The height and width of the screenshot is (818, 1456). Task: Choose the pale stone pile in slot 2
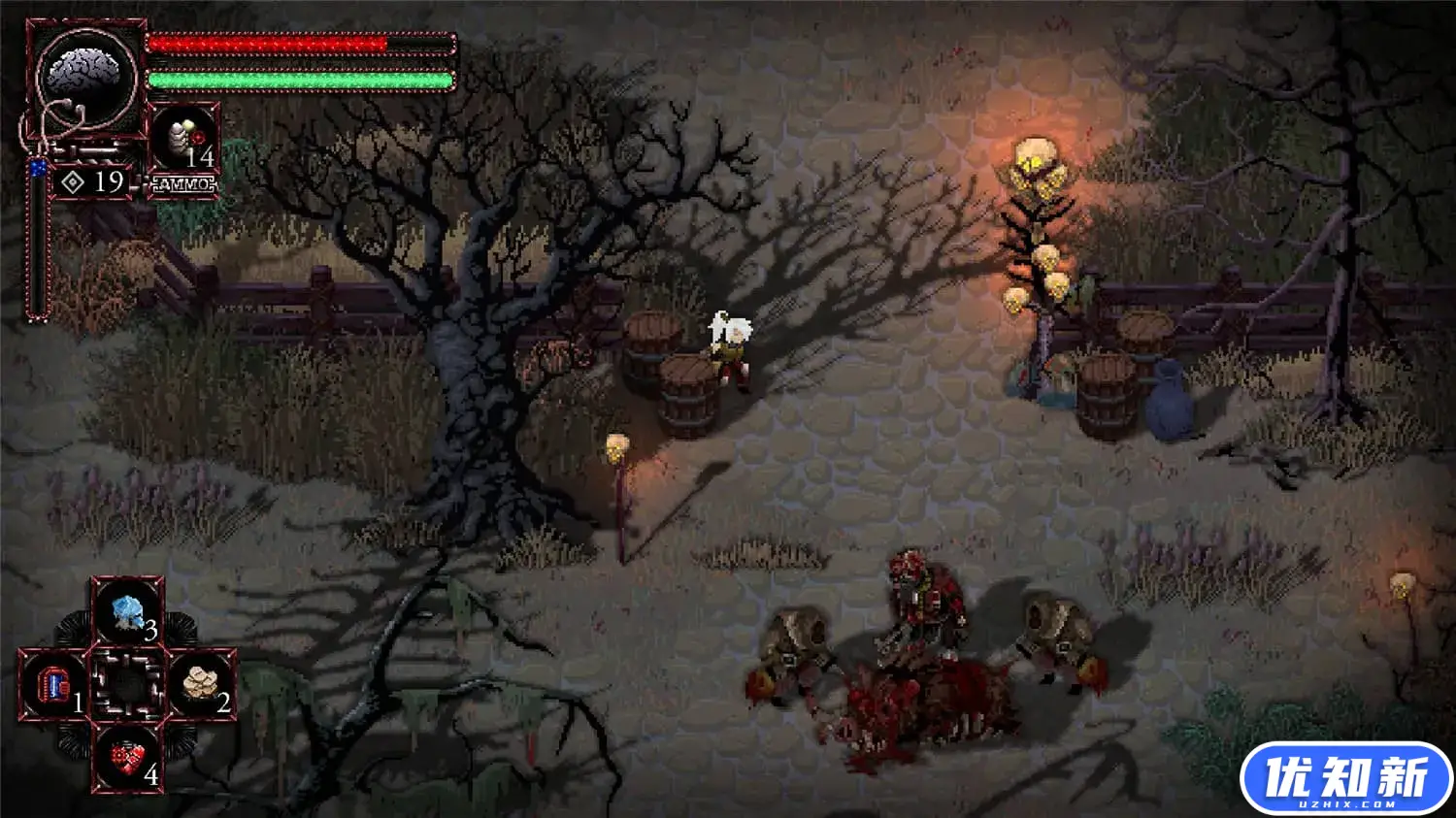tap(201, 684)
